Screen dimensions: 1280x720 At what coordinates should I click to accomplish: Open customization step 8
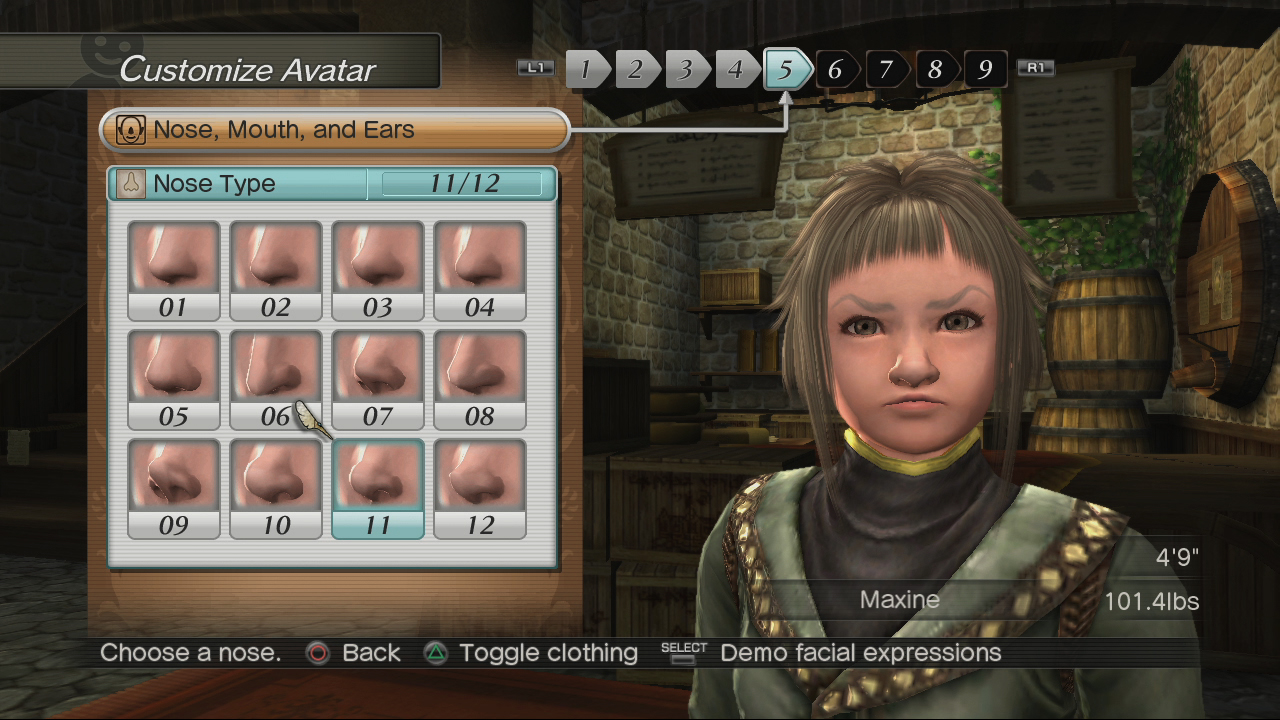point(935,69)
